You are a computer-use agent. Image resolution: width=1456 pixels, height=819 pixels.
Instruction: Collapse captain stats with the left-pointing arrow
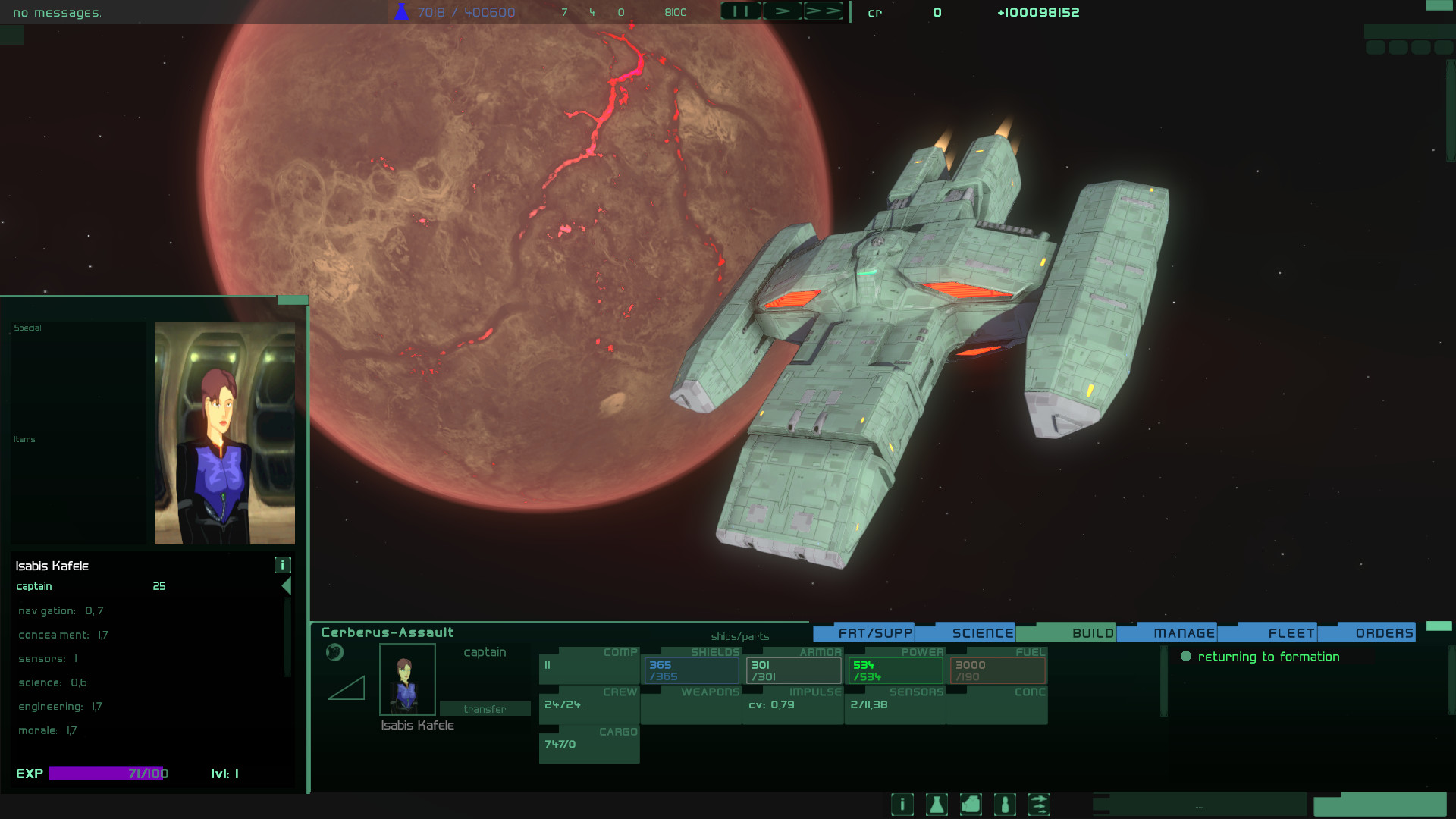pyautogui.click(x=286, y=585)
